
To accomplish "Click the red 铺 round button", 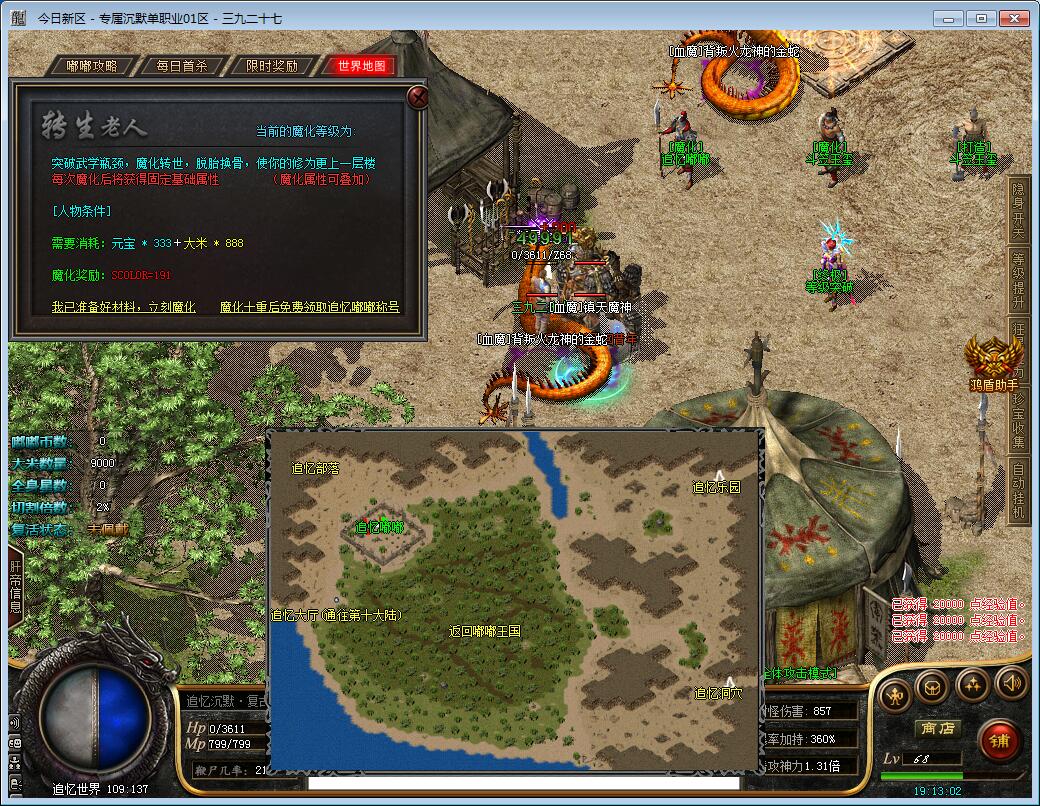I will pyautogui.click(x=997, y=741).
